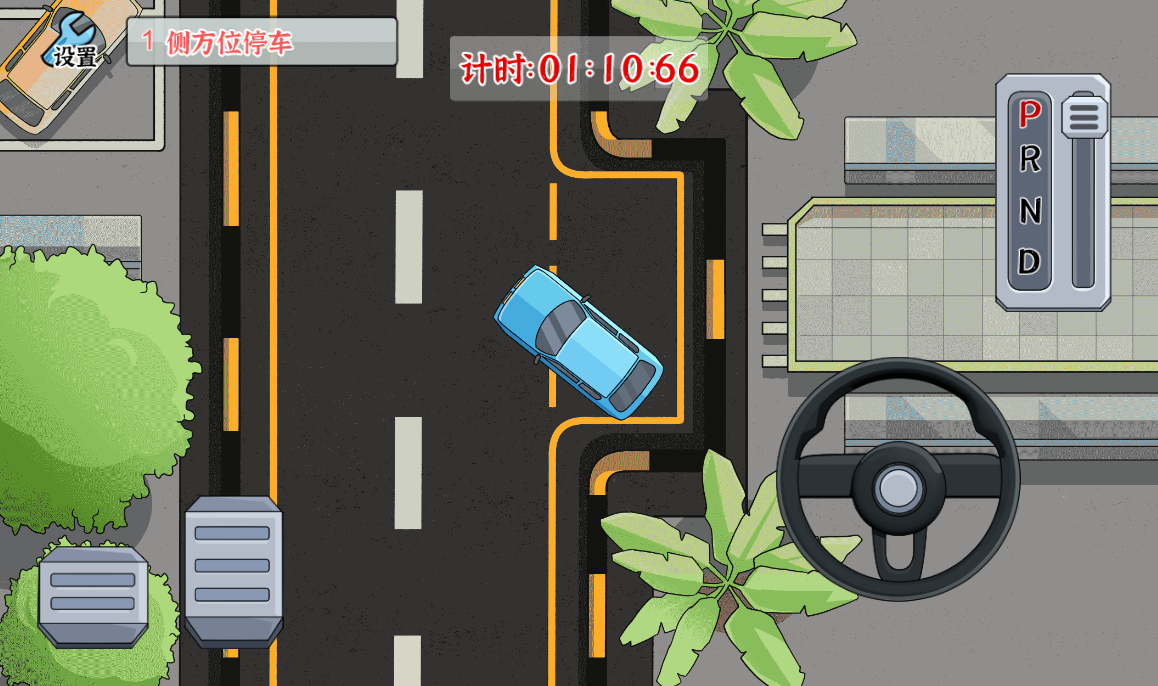Step on the tall accelerator pedal

pos(233,570)
